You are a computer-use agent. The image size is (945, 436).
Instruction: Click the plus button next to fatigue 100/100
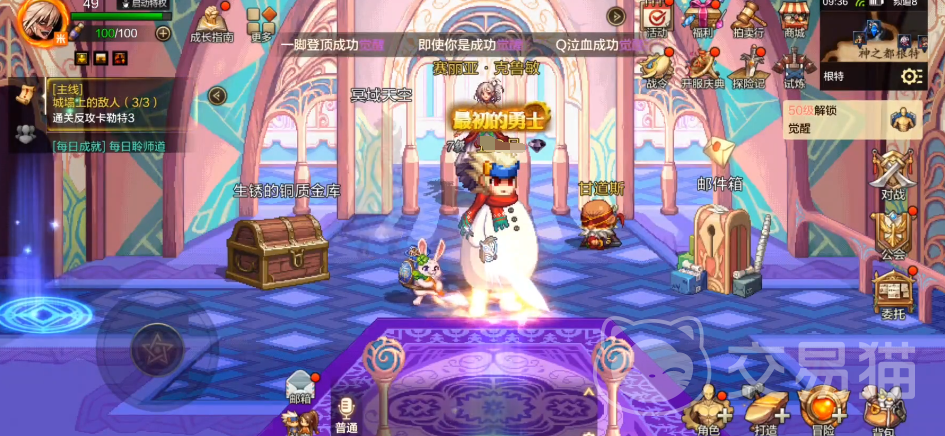click(163, 33)
